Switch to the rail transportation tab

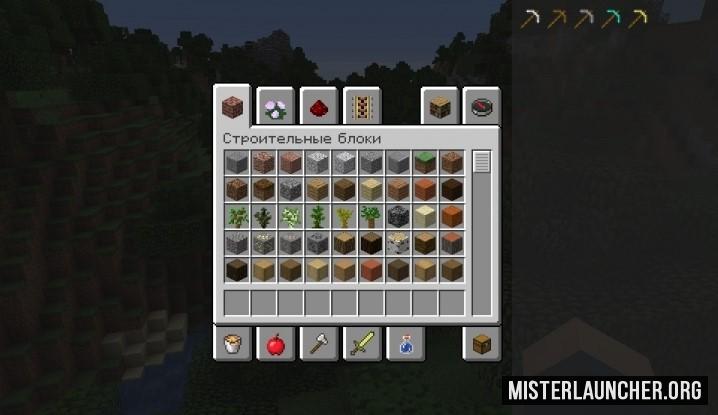(358, 106)
